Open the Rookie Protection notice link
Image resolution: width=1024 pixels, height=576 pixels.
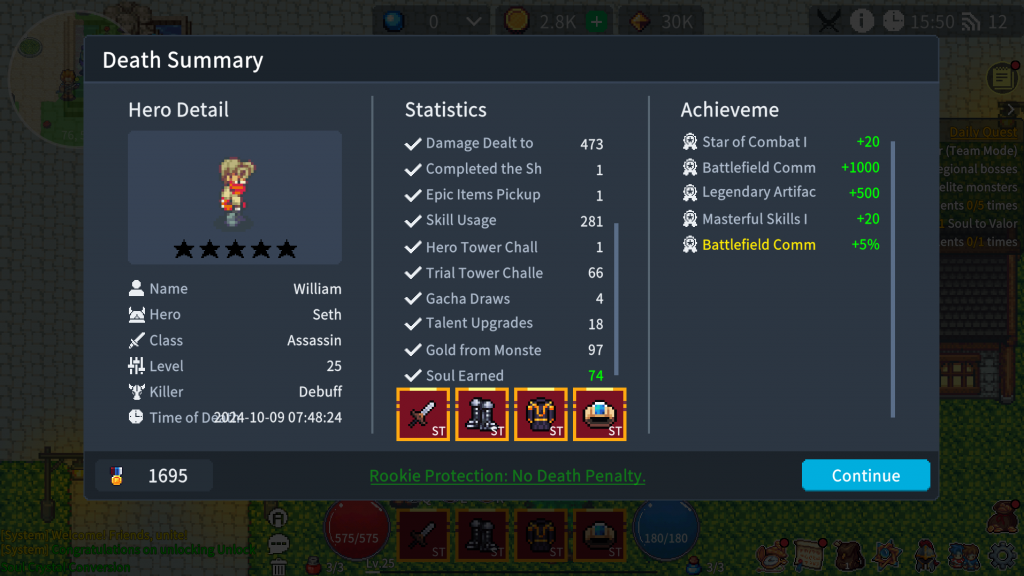(x=507, y=476)
